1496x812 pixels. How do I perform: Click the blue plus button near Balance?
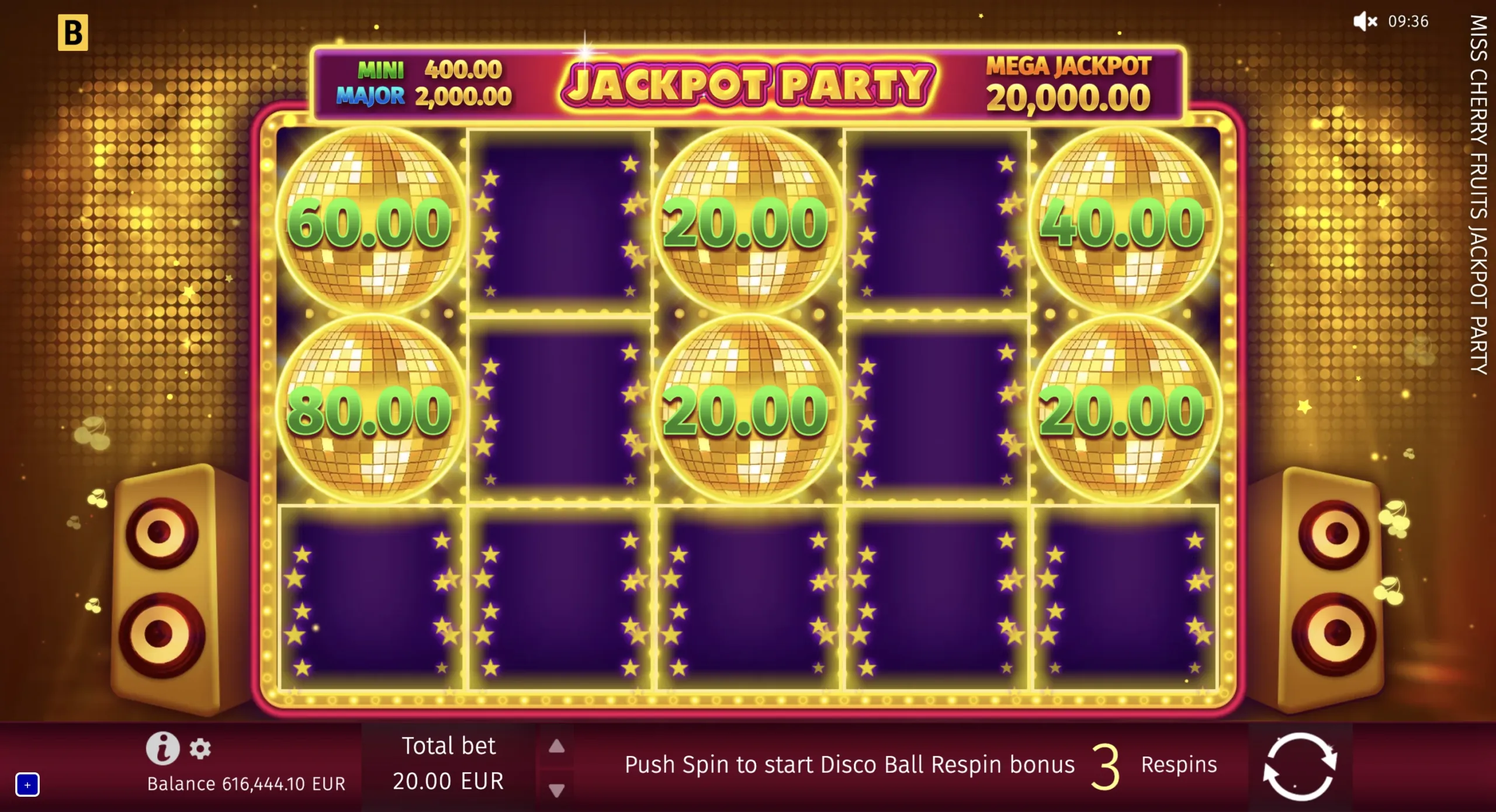tap(26, 786)
